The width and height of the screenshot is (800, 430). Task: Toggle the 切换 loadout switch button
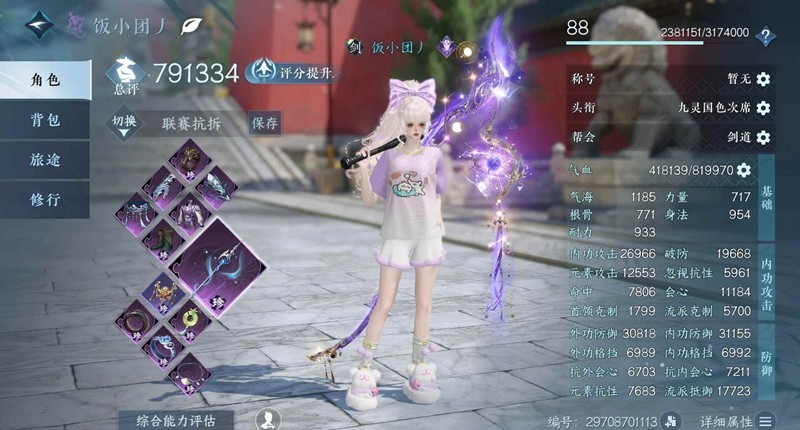[124, 123]
